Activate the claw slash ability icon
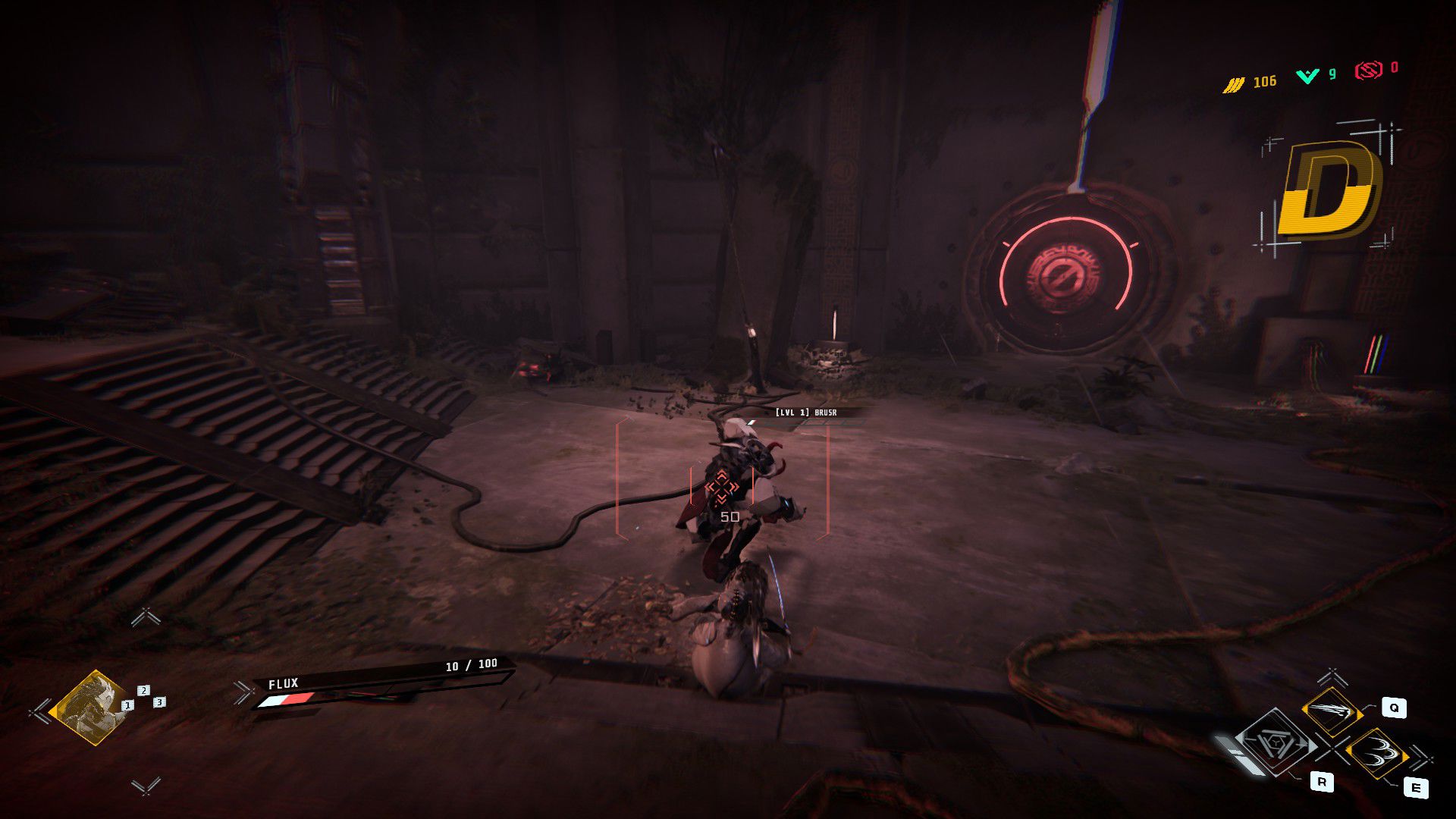 pos(1332,711)
